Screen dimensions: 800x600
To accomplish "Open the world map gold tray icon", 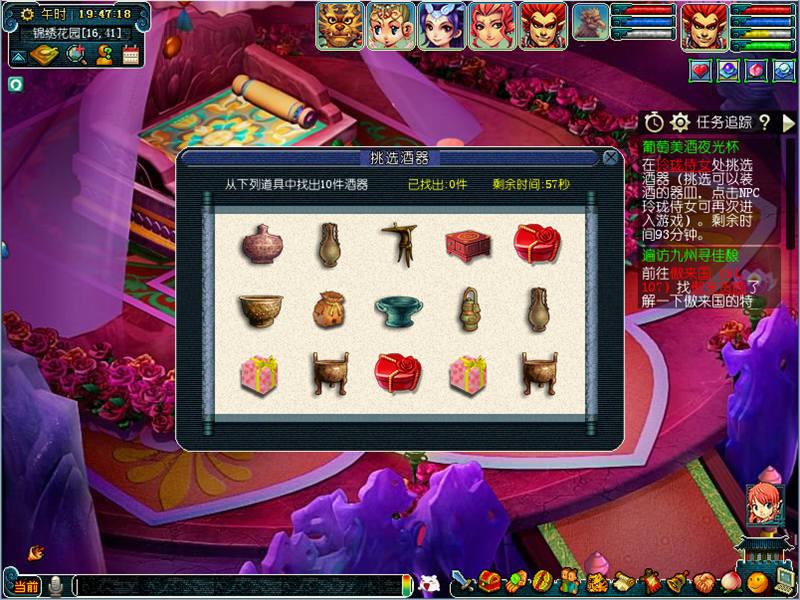I will click(44, 56).
